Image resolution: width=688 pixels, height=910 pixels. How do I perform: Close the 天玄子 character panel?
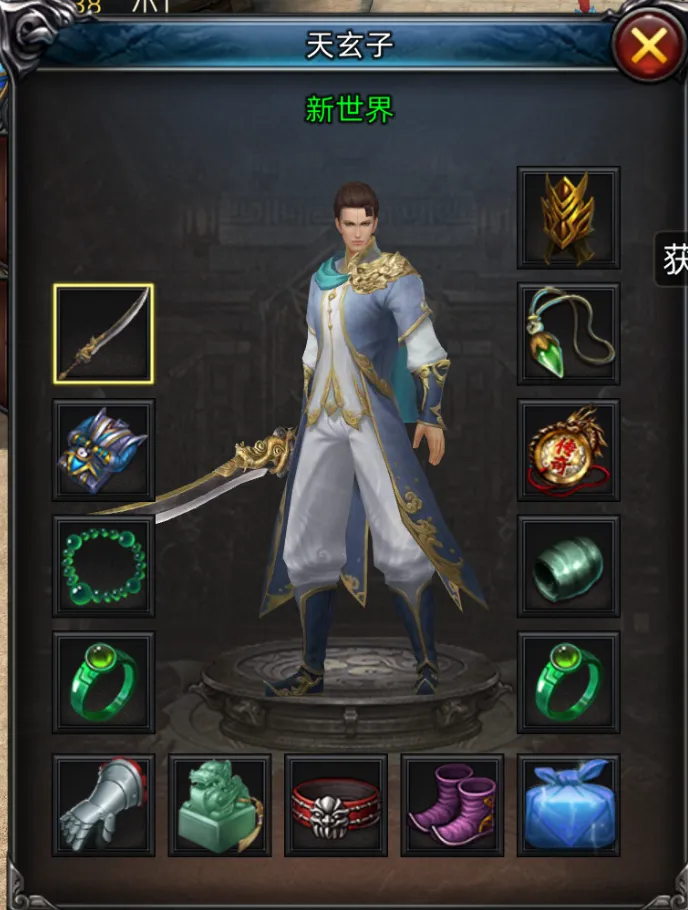[648, 46]
